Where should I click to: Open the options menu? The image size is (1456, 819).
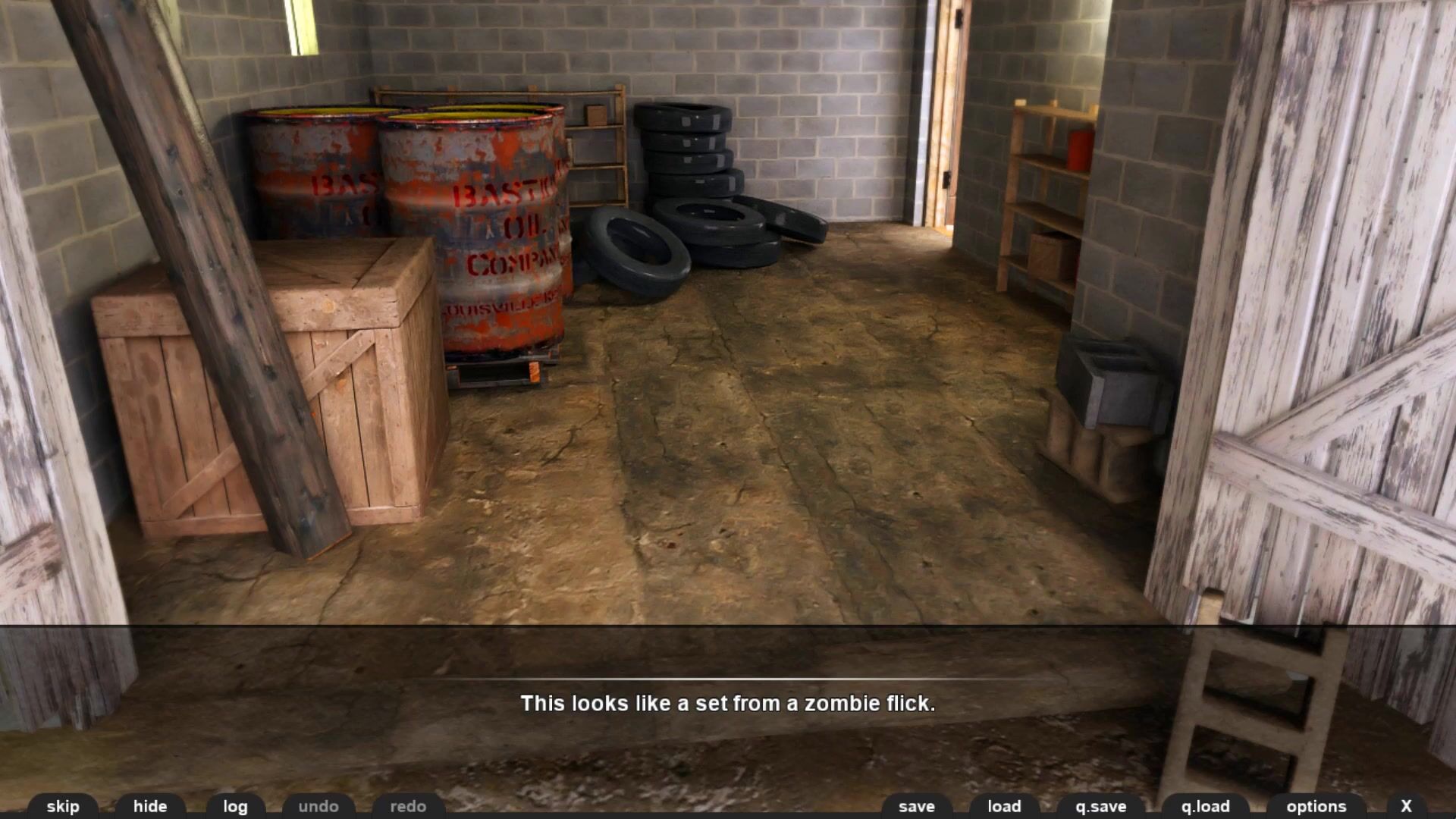coord(1316,806)
